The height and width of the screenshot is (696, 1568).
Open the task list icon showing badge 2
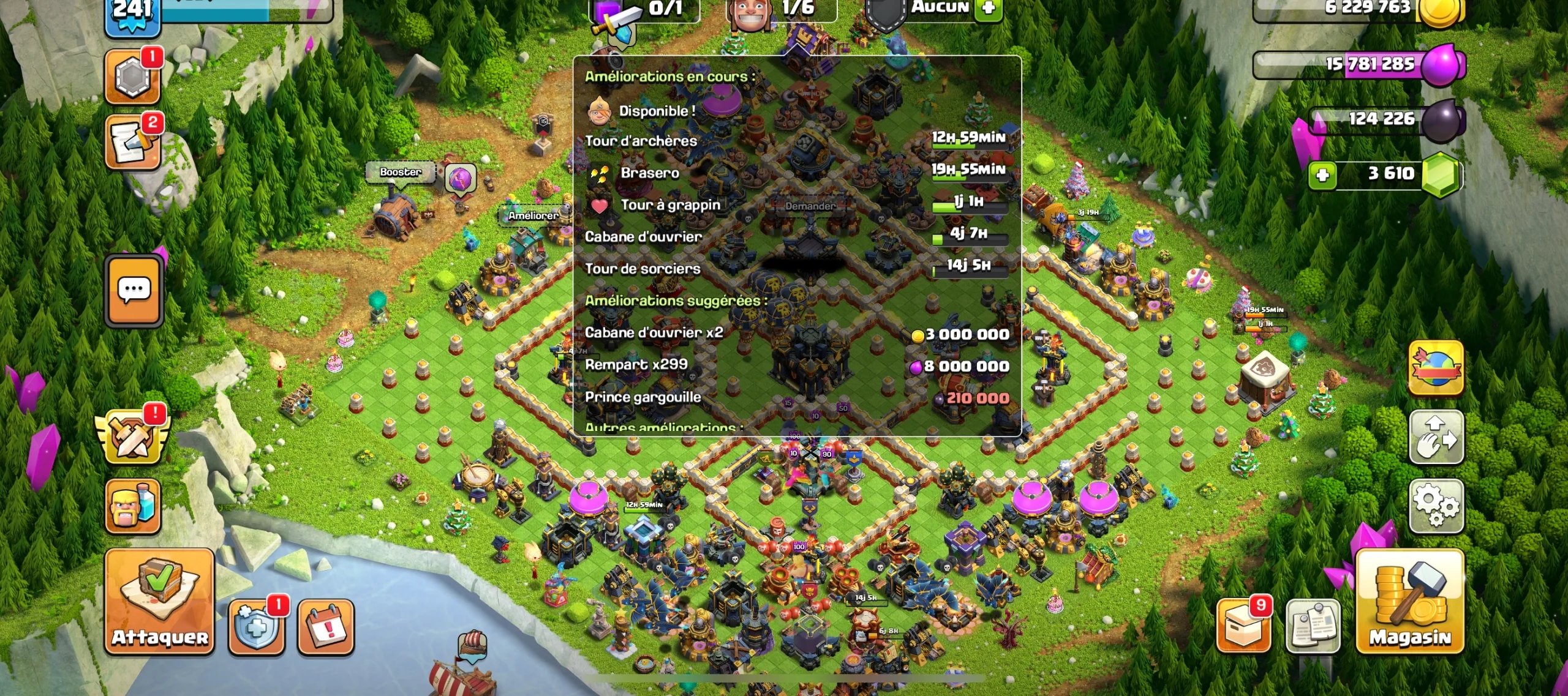[x=134, y=143]
